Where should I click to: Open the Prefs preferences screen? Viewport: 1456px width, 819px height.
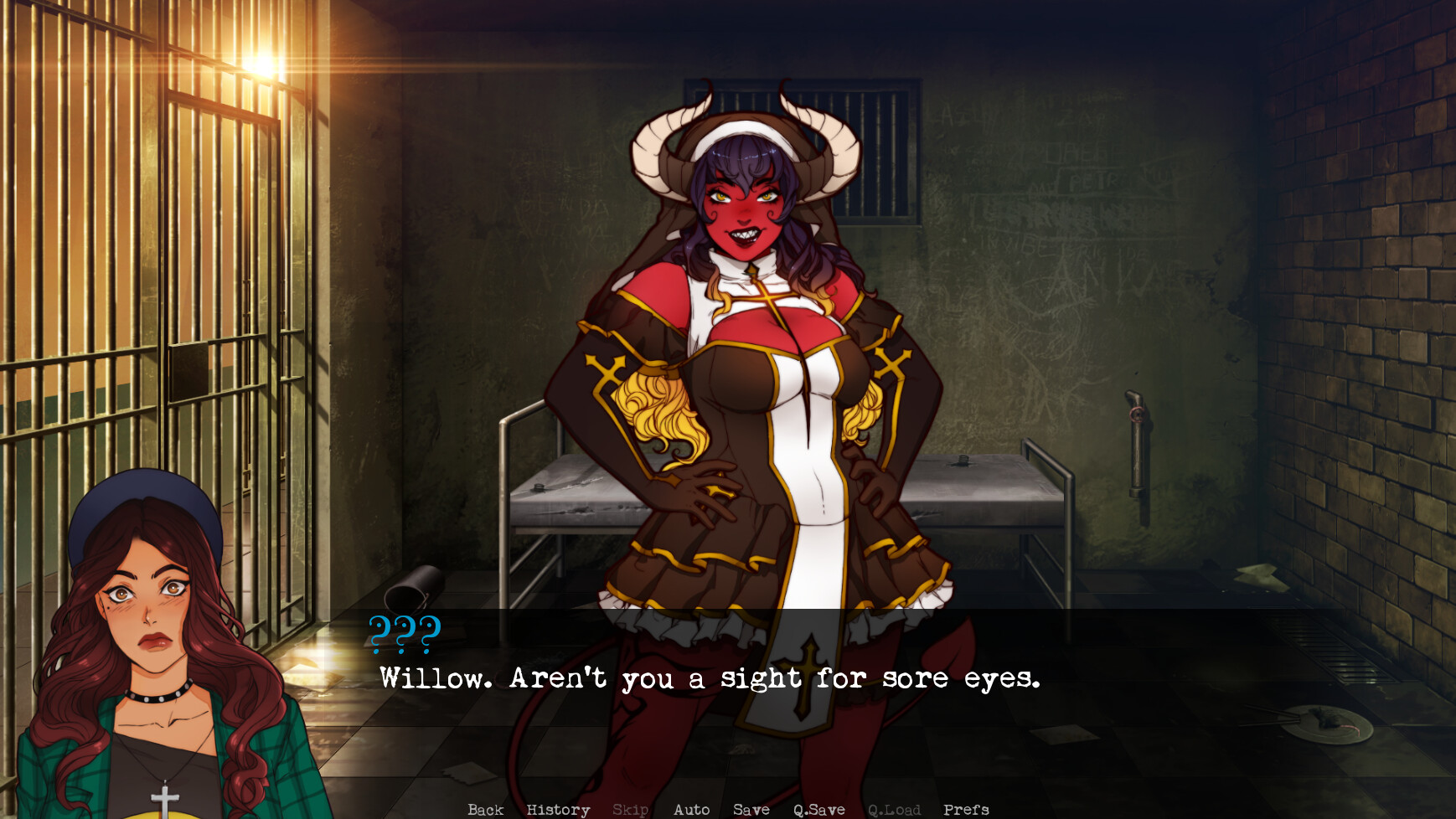[966, 809]
